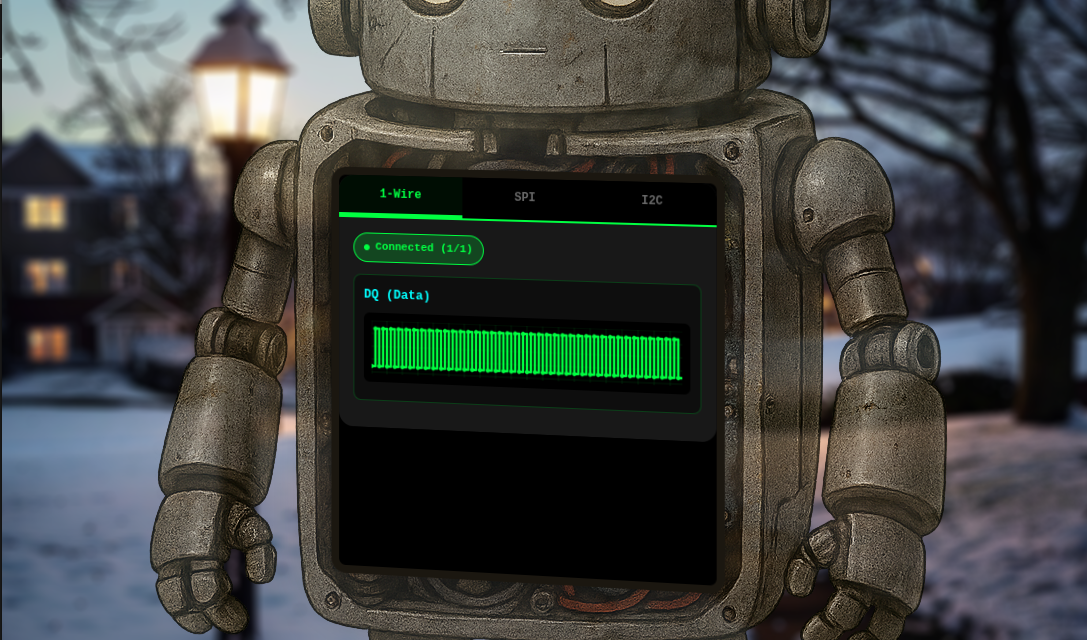Select the 1-Wire tab
This screenshot has height=640, width=1087.
point(400,195)
